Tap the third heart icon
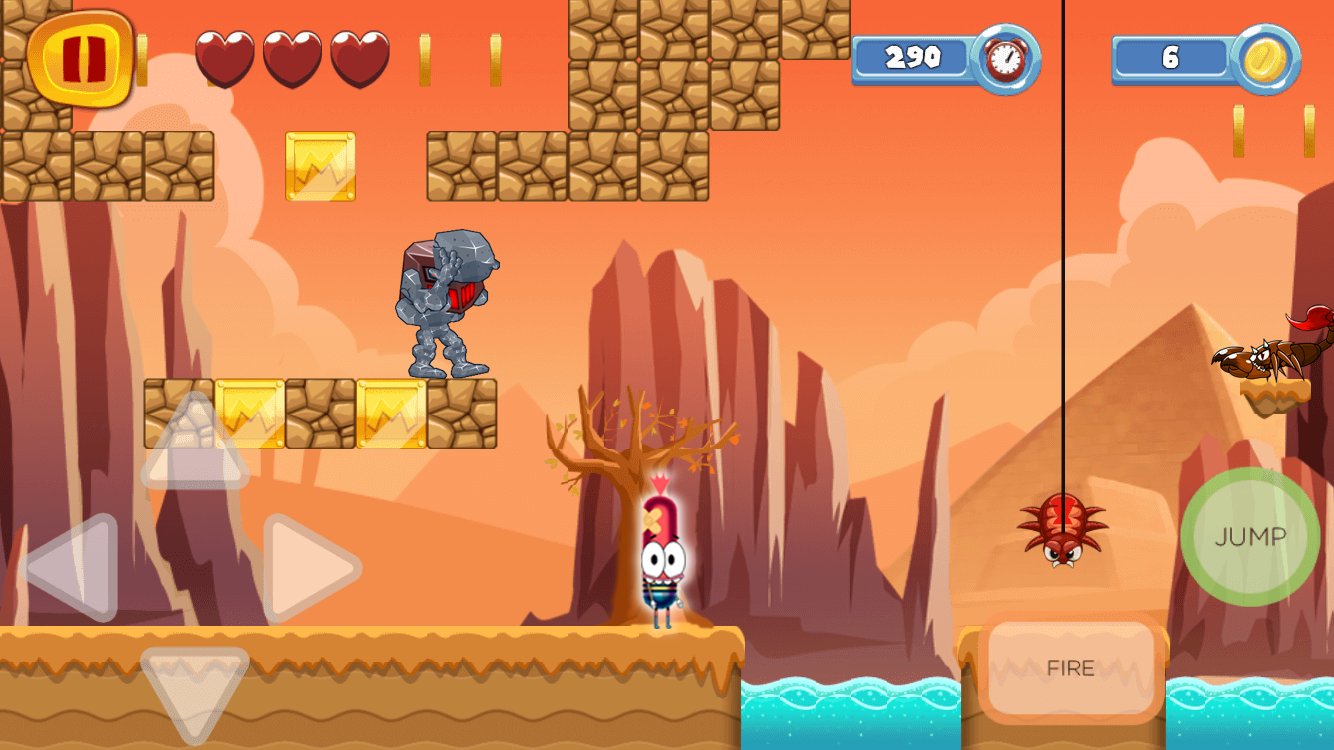 362,60
